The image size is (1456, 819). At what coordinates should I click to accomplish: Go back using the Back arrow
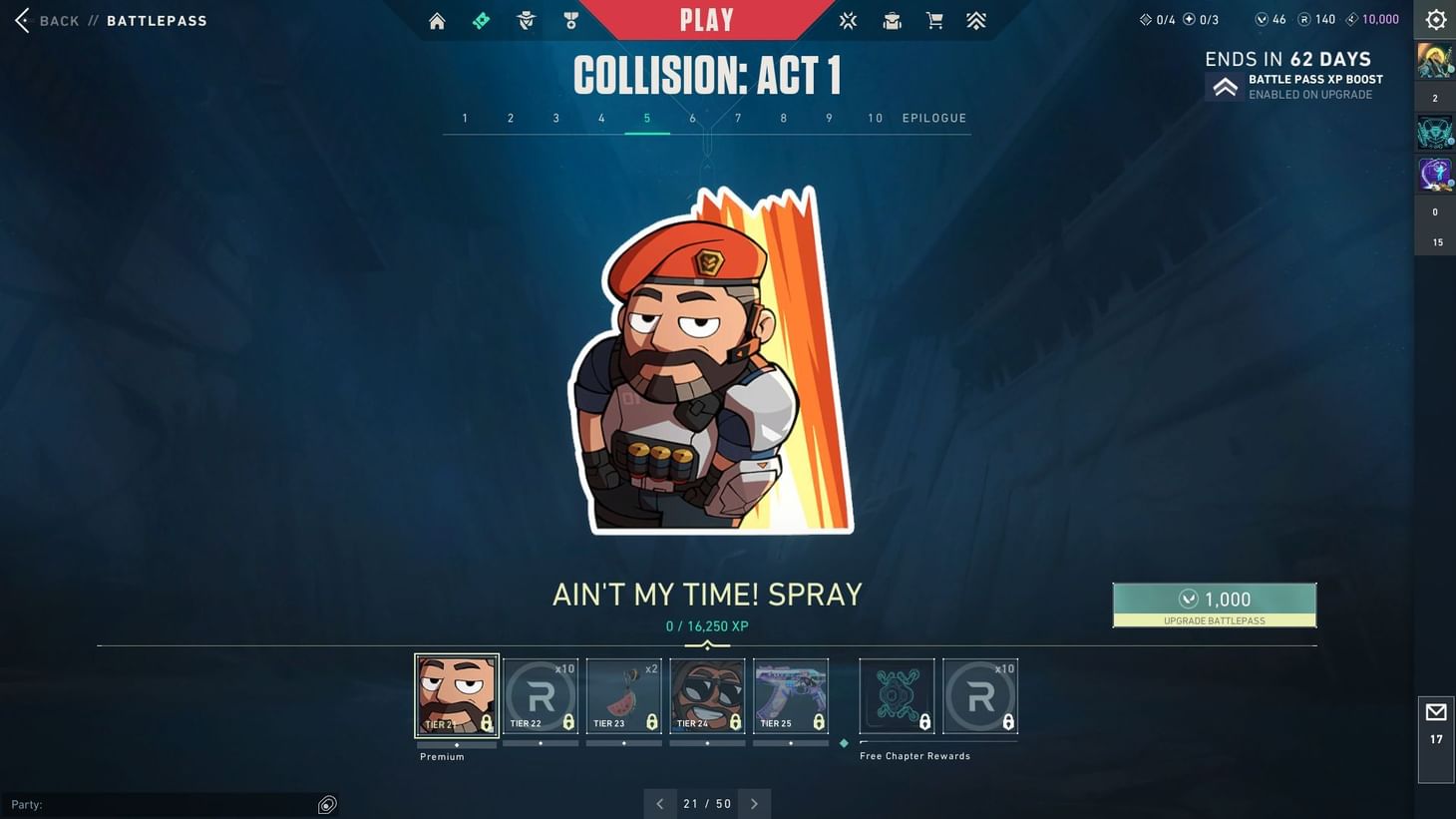(21, 19)
